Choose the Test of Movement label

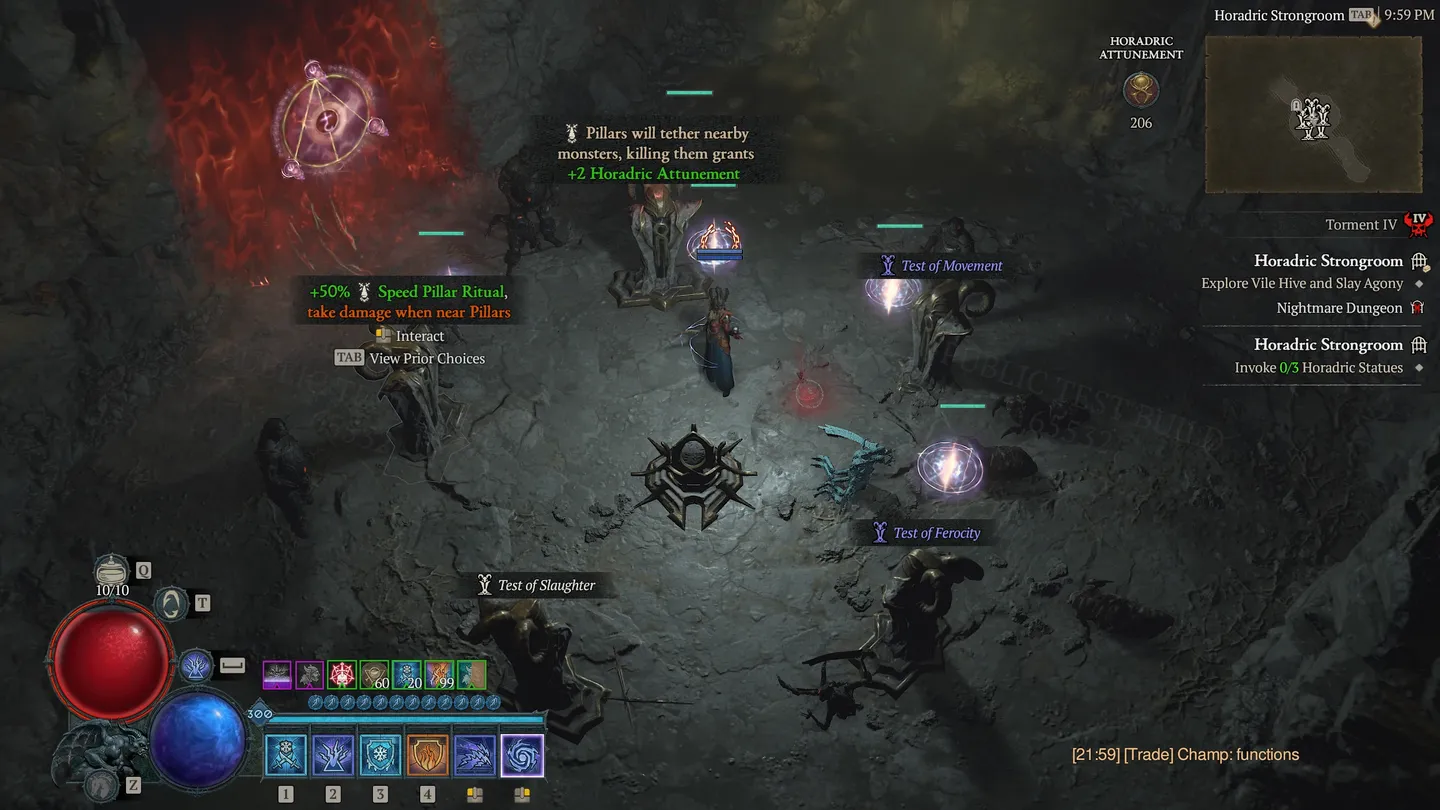click(951, 266)
